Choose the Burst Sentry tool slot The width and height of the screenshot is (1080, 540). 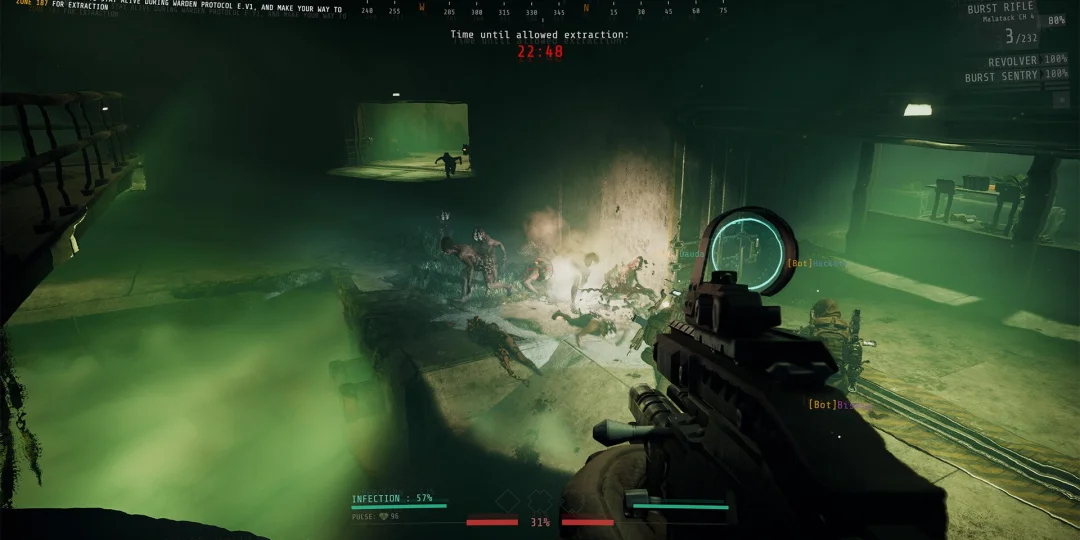coord(1002,76)
